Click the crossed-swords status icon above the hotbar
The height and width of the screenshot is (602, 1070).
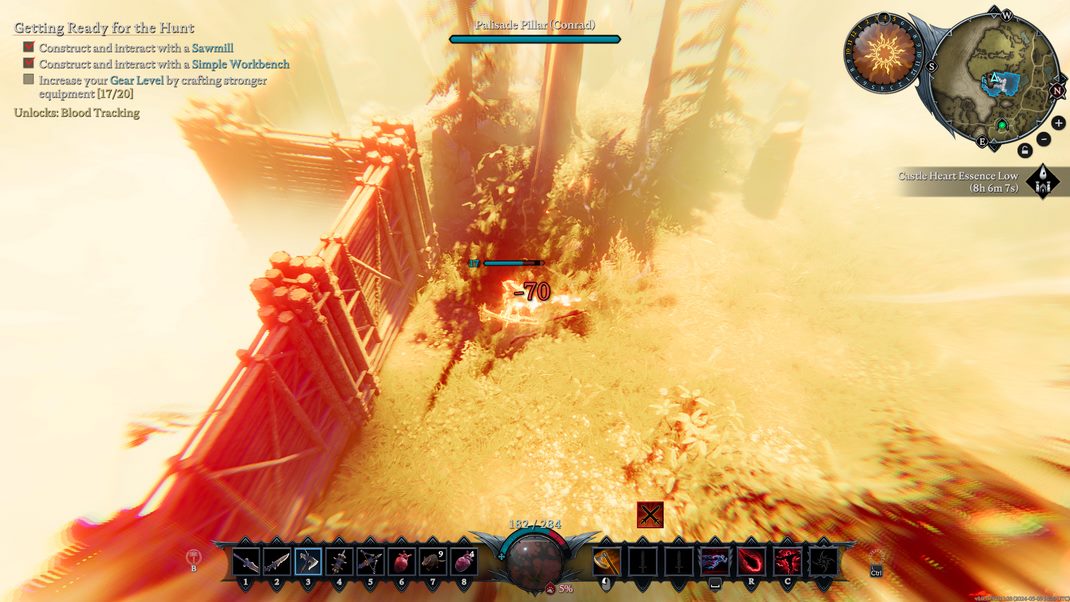(651, 514)
